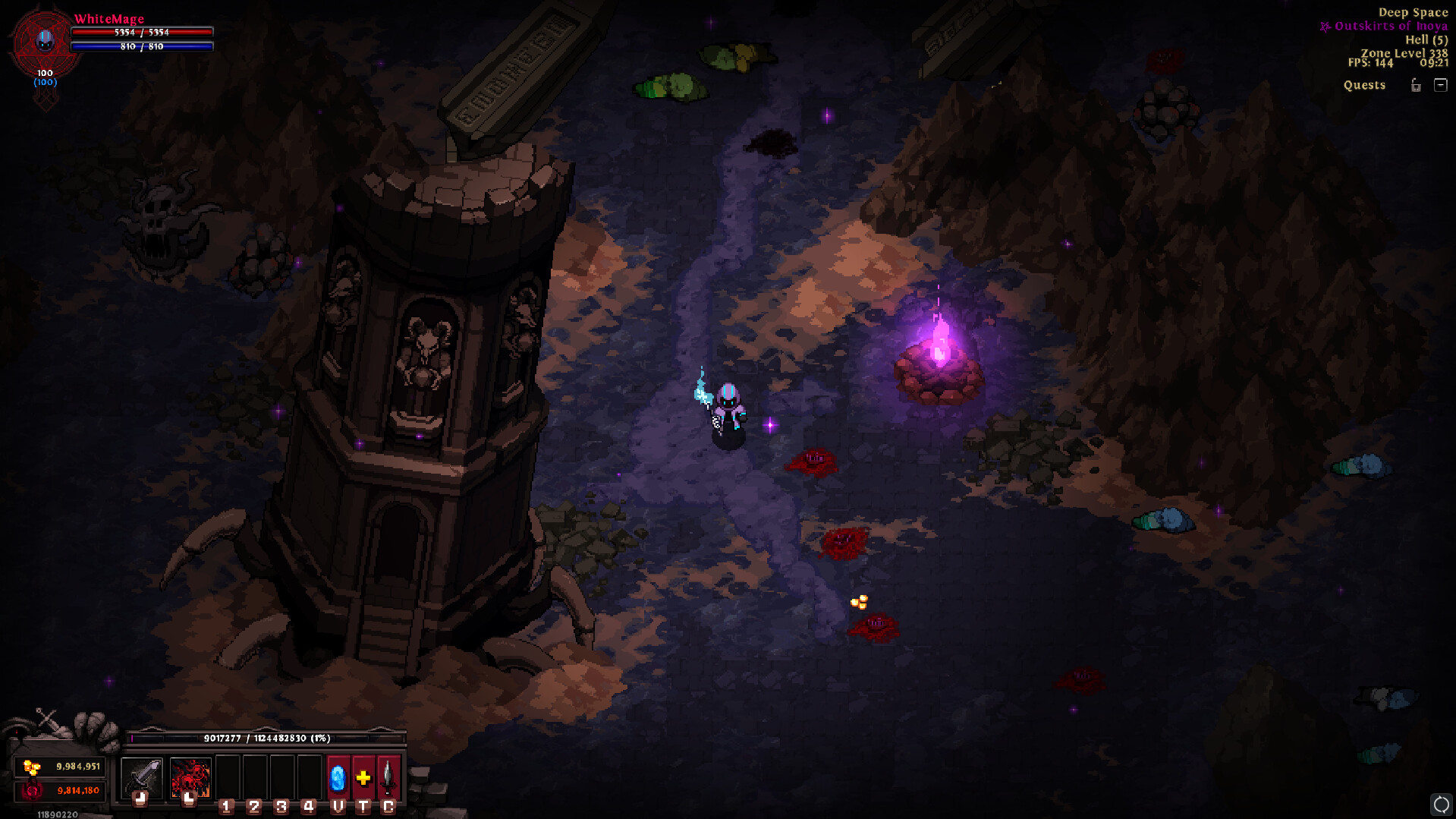Open the Quests tracker header
The image size is (1456, 819).
point(1364,85)
